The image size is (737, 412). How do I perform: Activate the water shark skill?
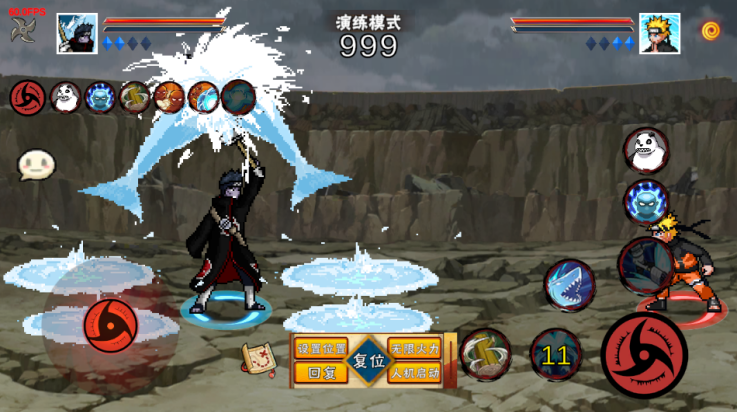pyautogui.click(x=569, y=285)
